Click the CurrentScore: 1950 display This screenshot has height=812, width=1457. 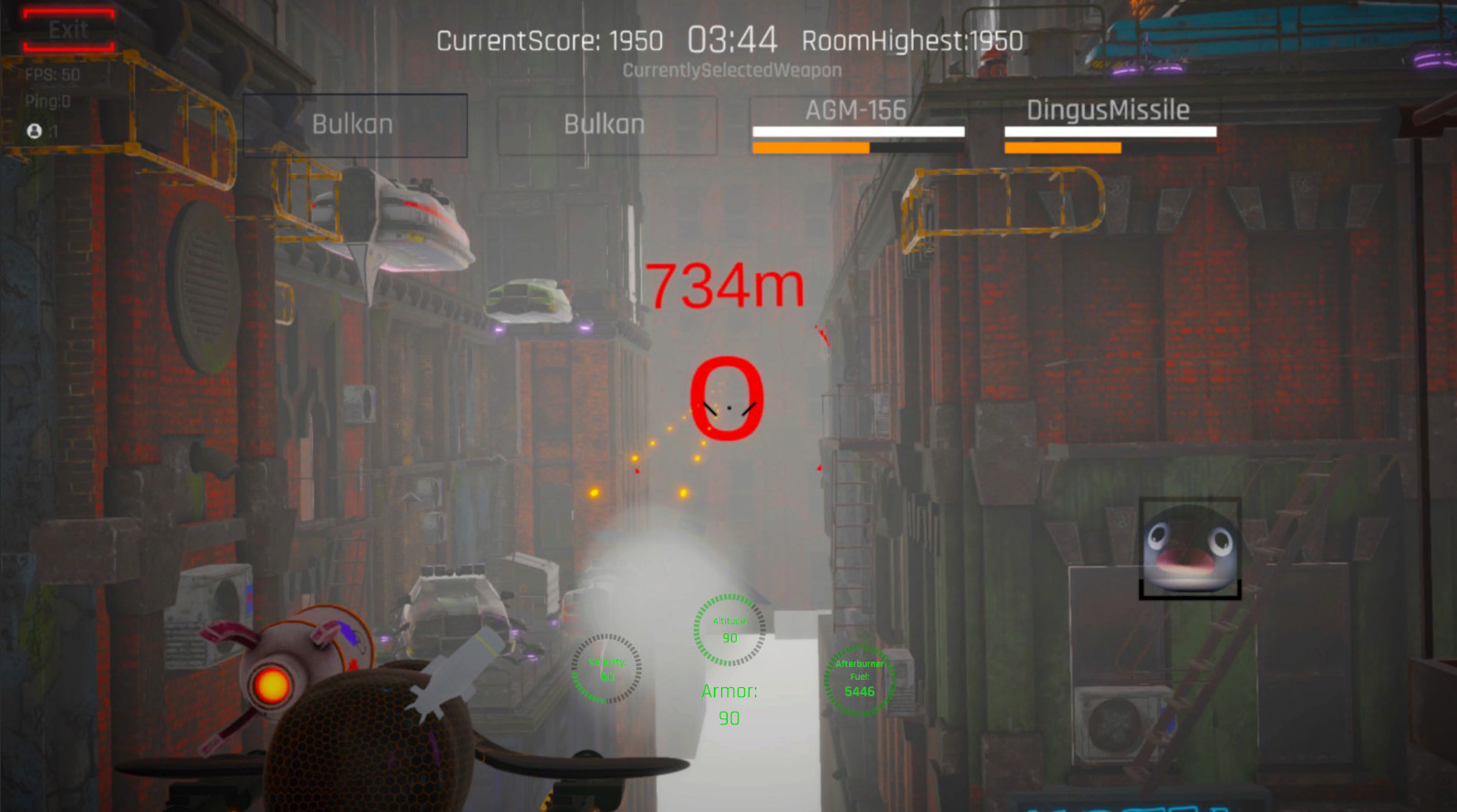click(549, 40)
